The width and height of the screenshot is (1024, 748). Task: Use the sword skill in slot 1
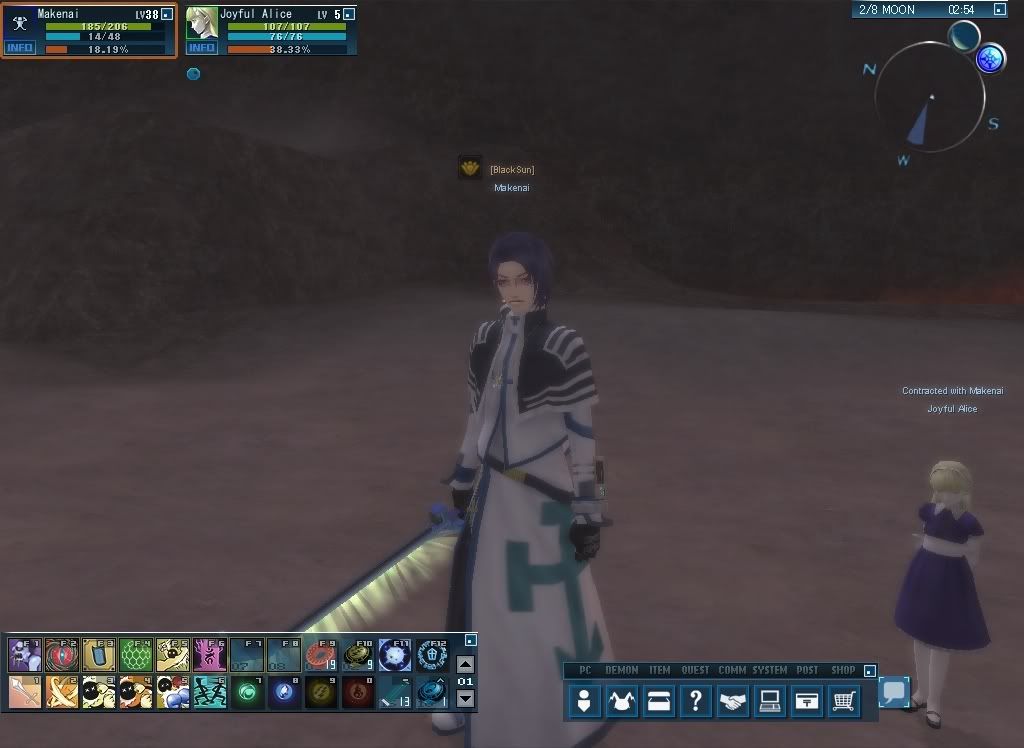point(25,691)
